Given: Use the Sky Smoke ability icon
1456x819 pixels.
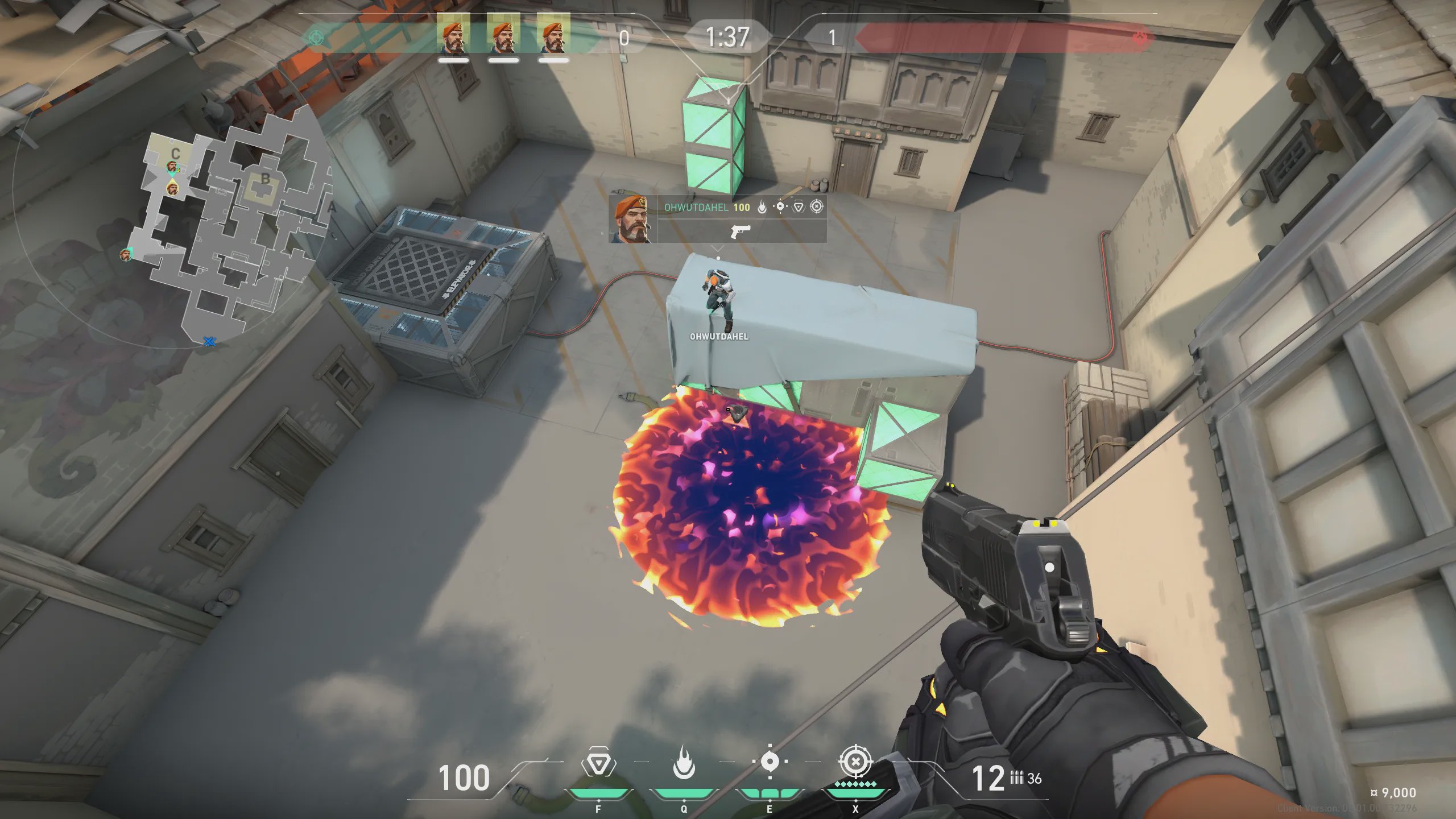Looking at the screenshot, I should click(770, 762).
